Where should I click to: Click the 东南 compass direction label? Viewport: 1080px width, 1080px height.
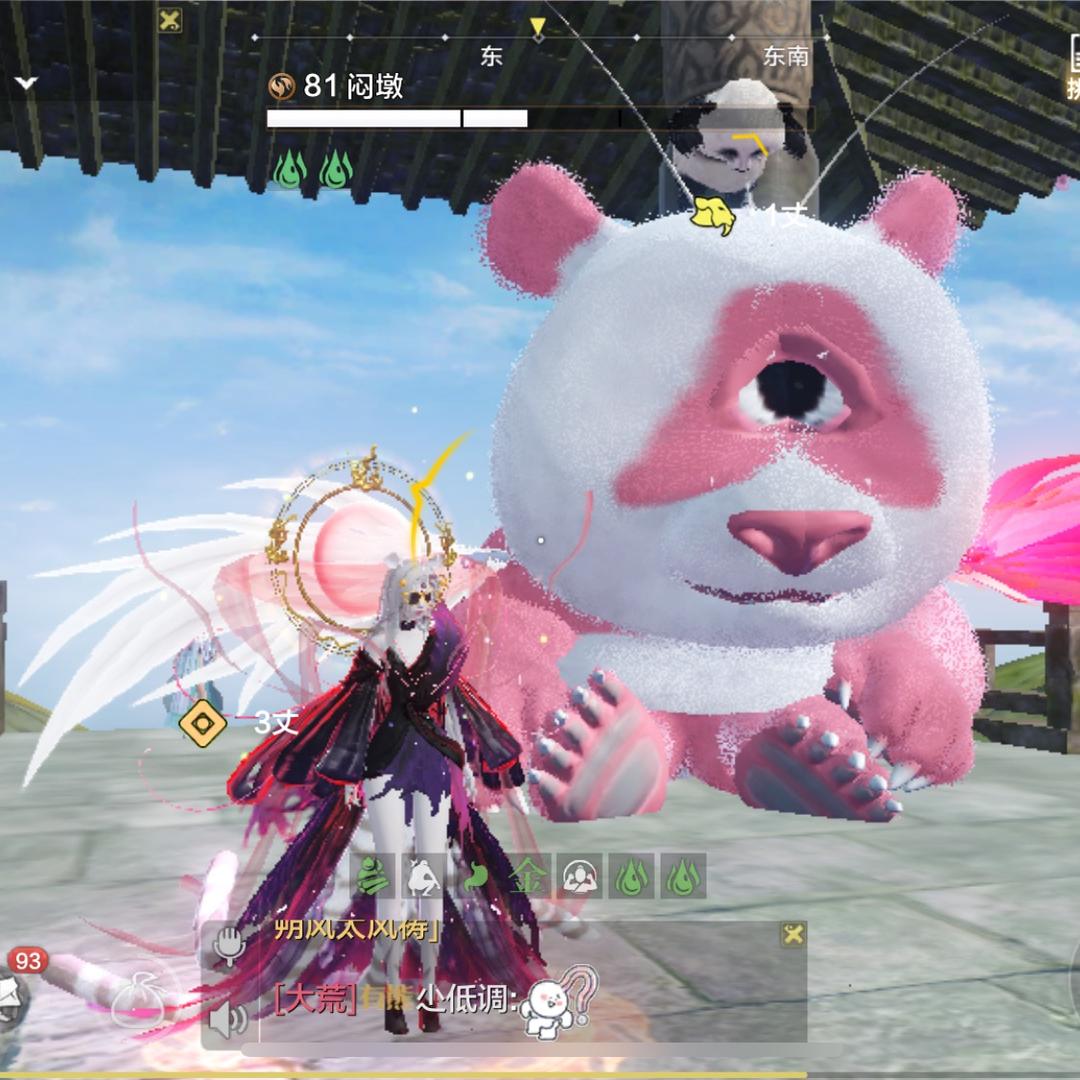(785, 57)
